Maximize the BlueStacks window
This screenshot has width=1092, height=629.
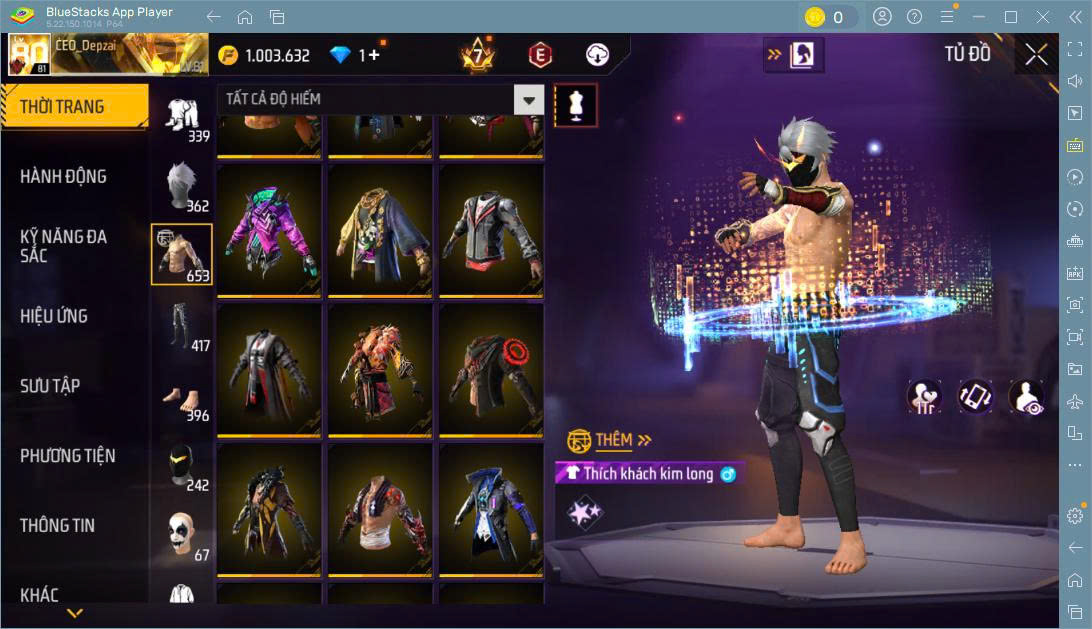[1011, 17]
